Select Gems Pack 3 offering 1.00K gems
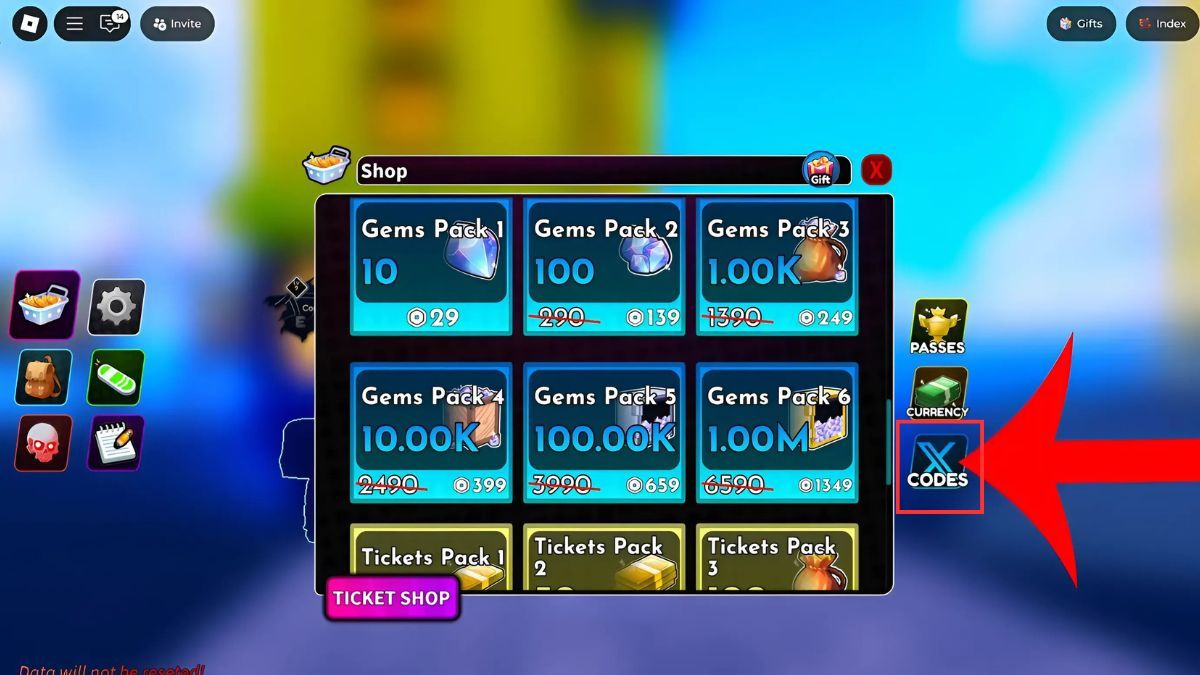Screen dimensions: 1200x675 [778, 266]
